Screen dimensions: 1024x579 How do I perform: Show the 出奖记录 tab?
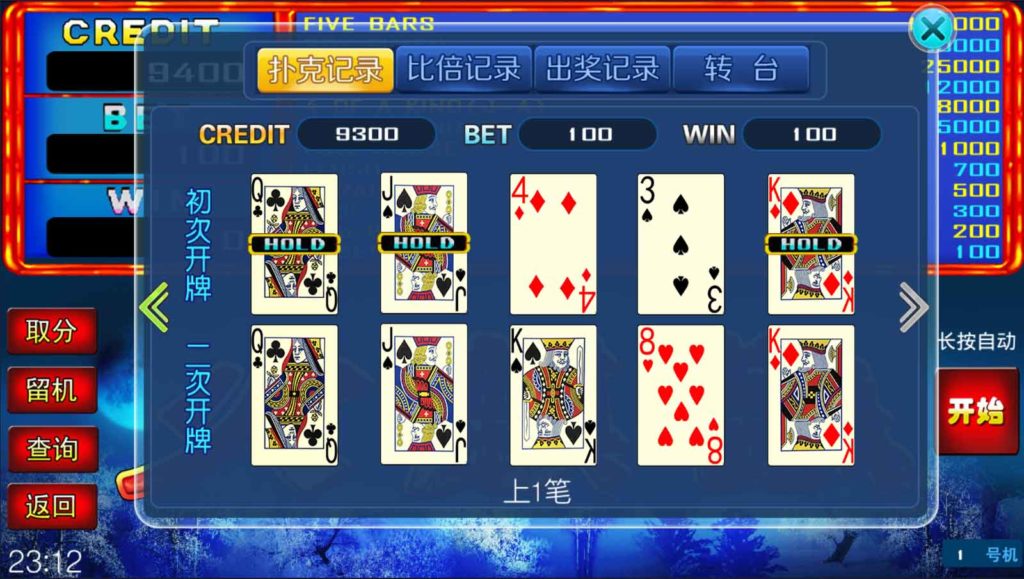[602, 69]
